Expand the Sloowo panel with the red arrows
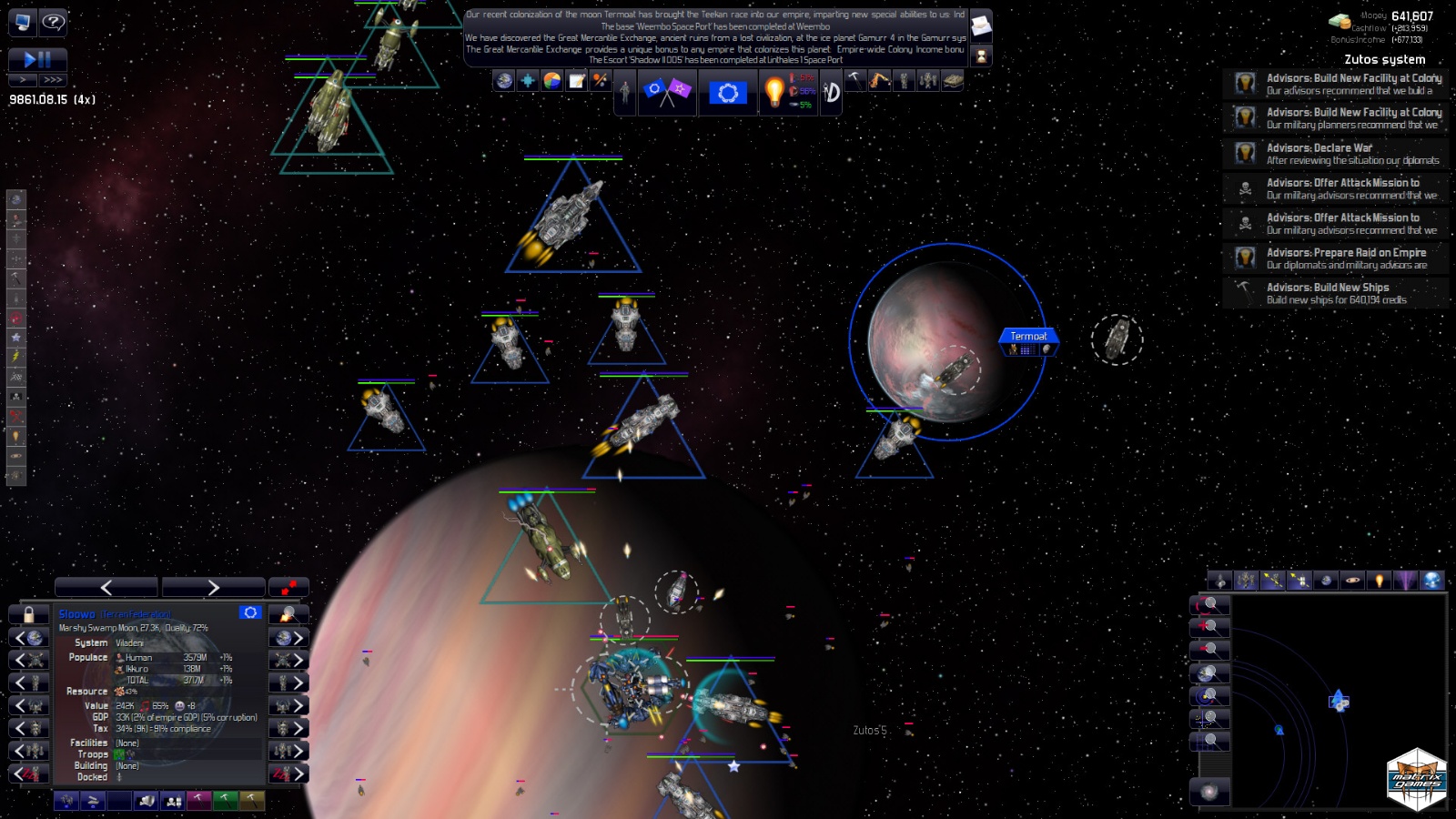Viewport: 1456px width, 819px height. pyautogui.click(x=288, y=587)
